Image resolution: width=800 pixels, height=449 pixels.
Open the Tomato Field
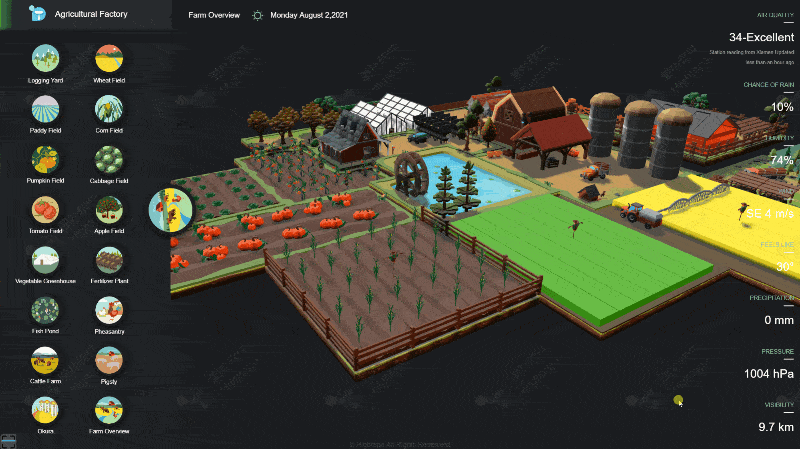(45, 209)
